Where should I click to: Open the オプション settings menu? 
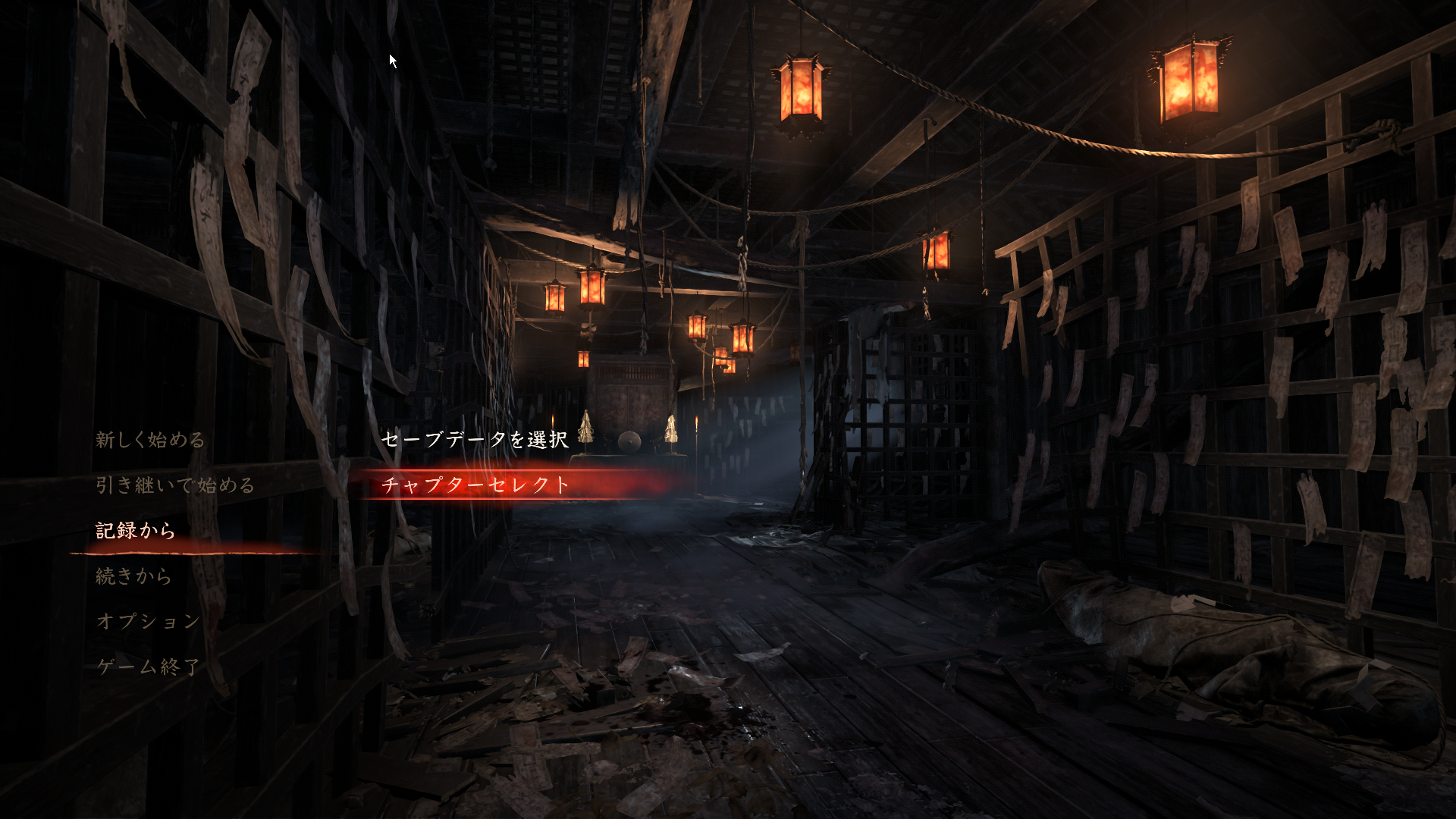tap(149, 621)
